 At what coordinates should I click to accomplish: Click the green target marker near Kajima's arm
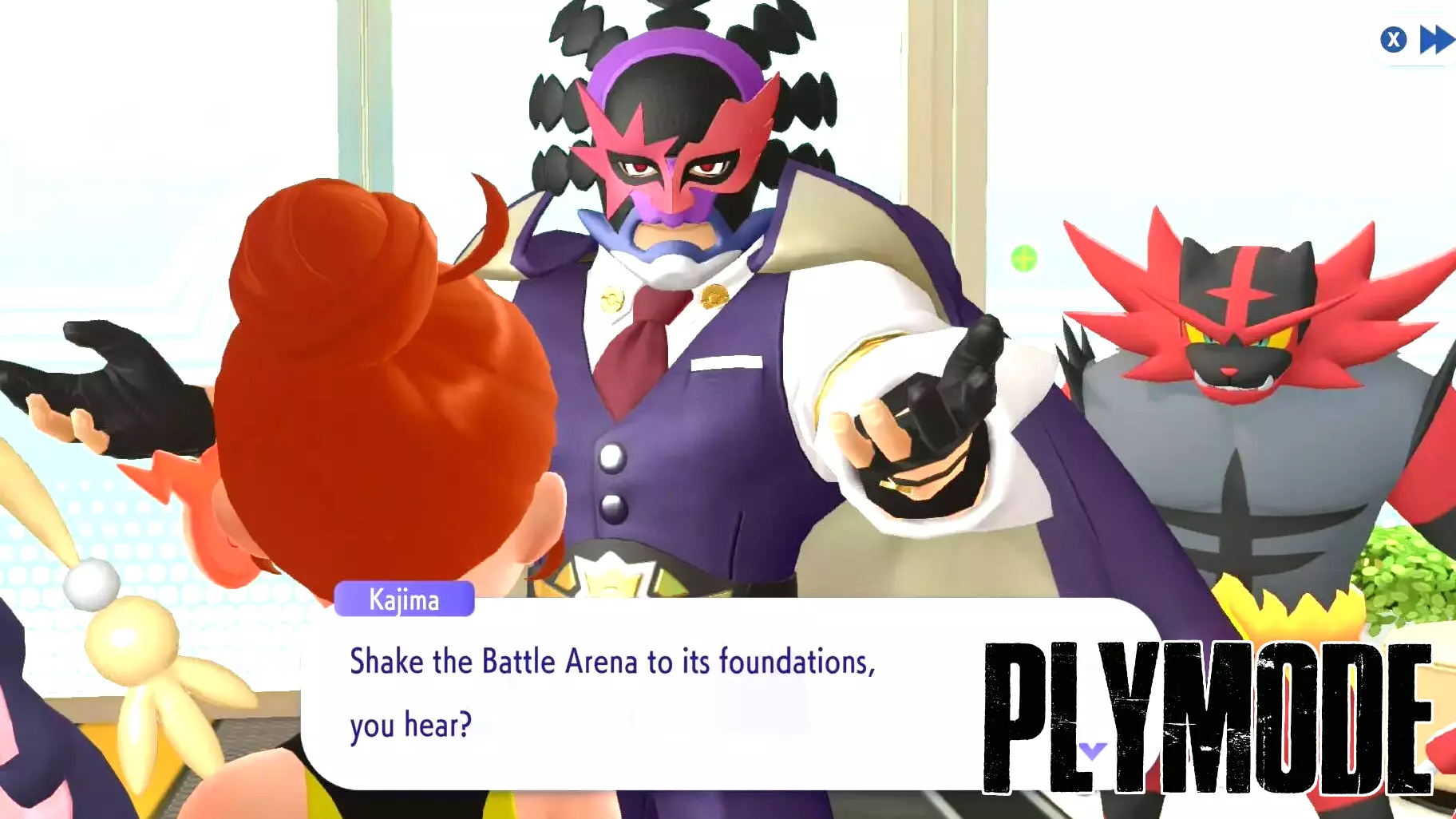click(x=1023, y=257)
